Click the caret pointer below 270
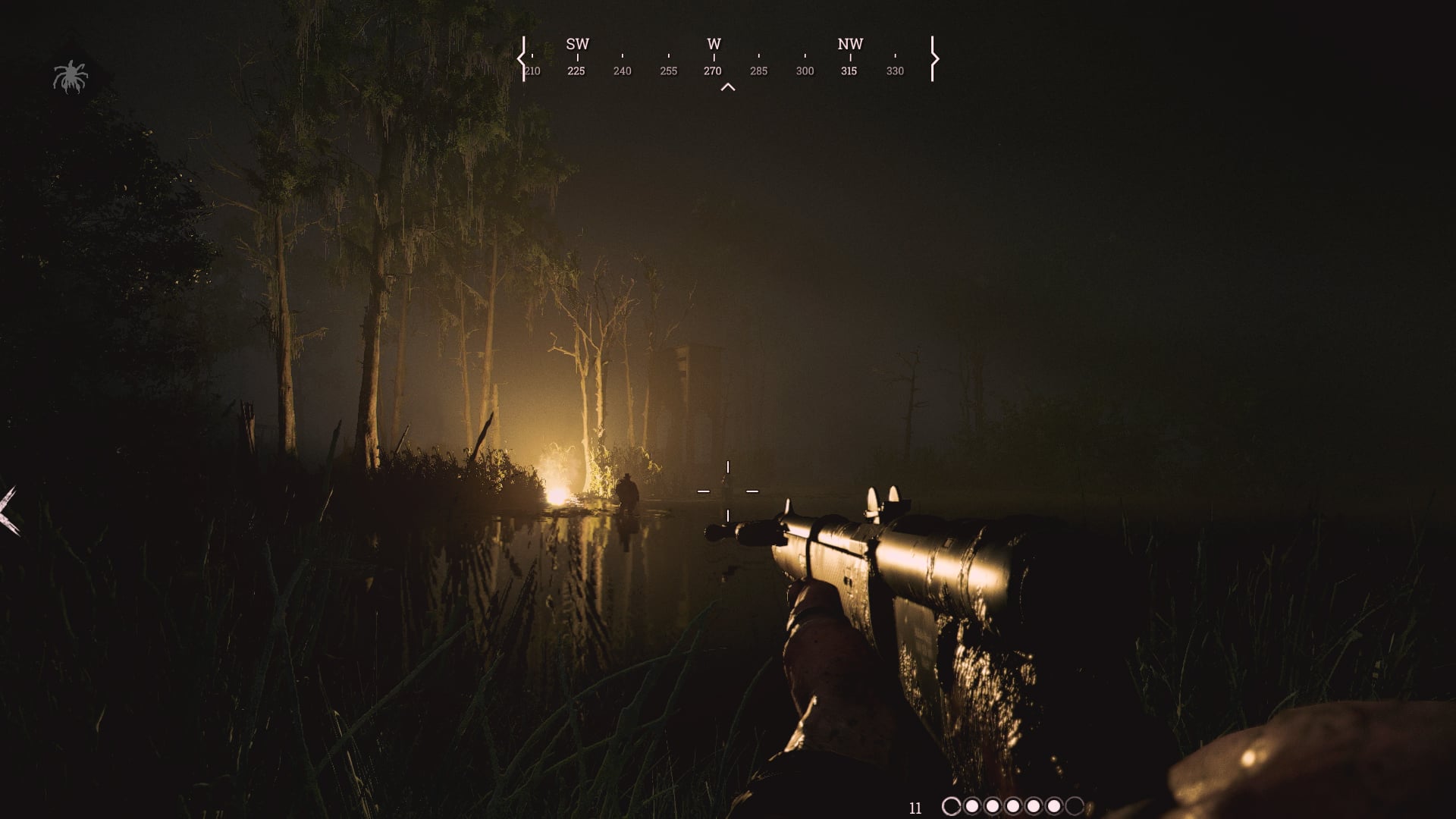 click(x=728, y=86)
